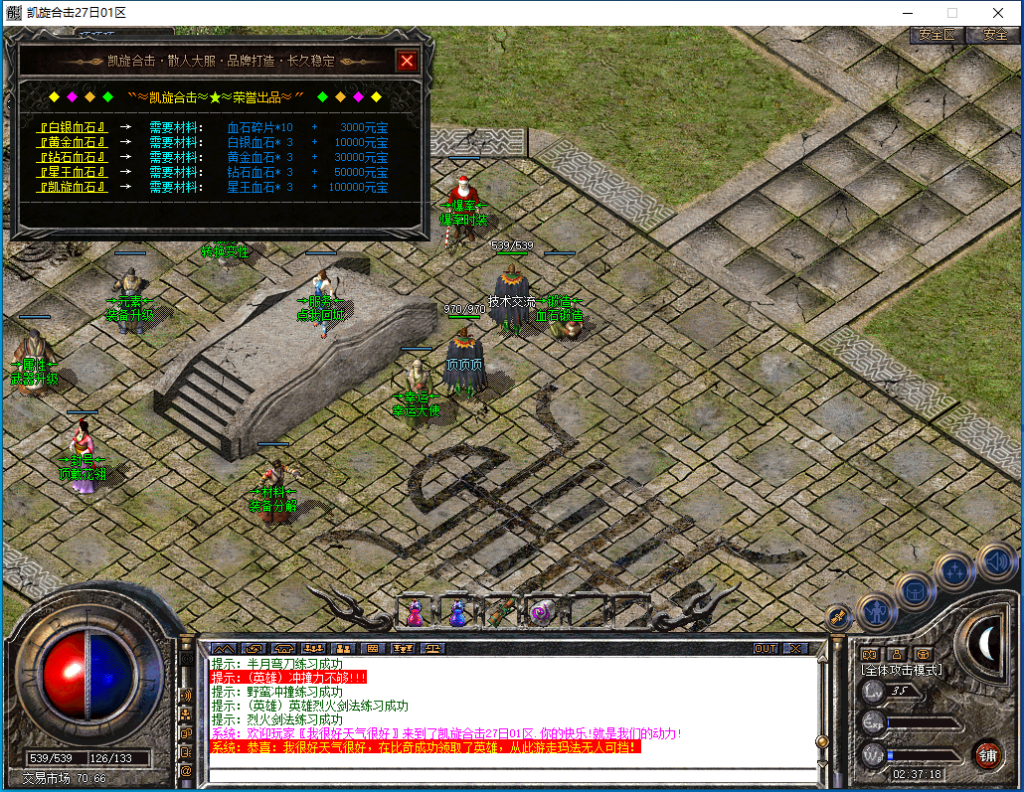Minimize the game window
This screenshot has width=1024, height=792.
pos(906,13)
